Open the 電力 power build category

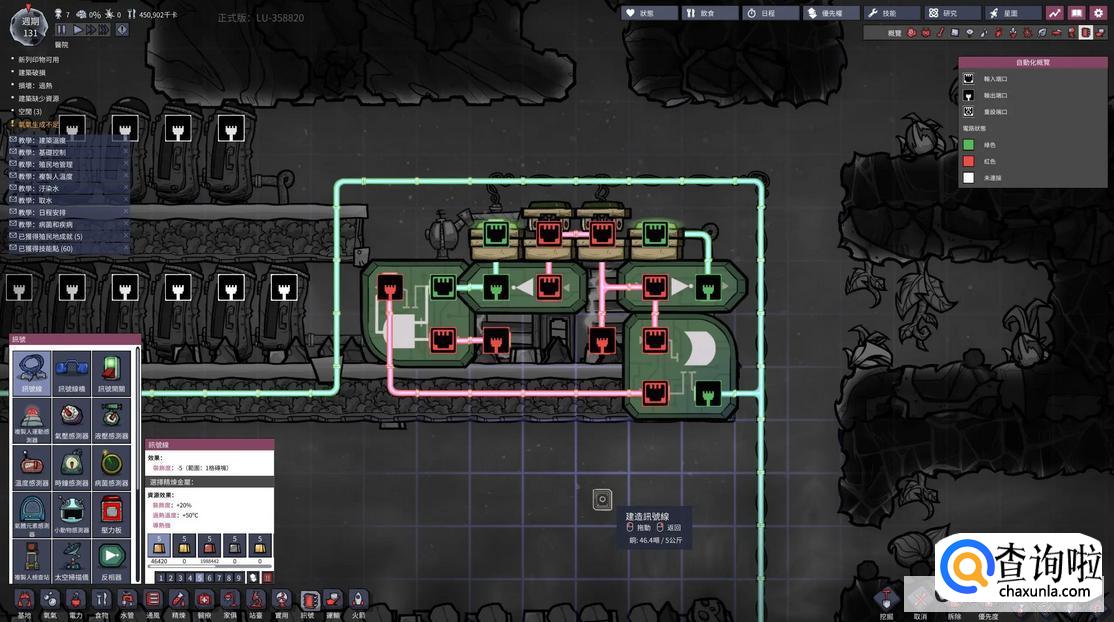[x=75, y=600]
